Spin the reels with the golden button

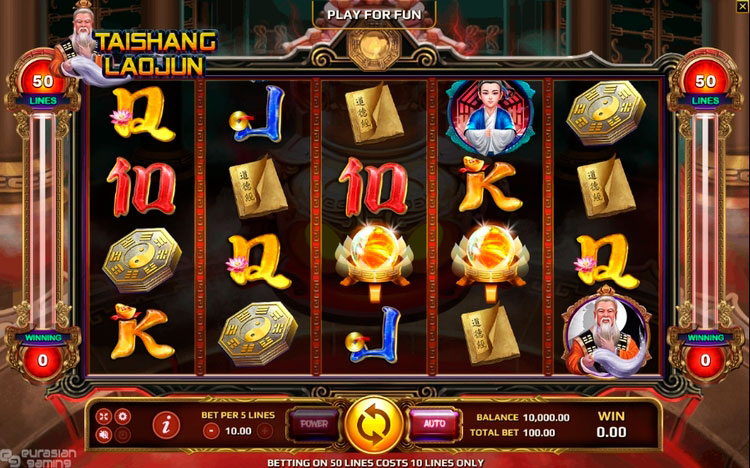pyautogui.click(x=374, y=424)
